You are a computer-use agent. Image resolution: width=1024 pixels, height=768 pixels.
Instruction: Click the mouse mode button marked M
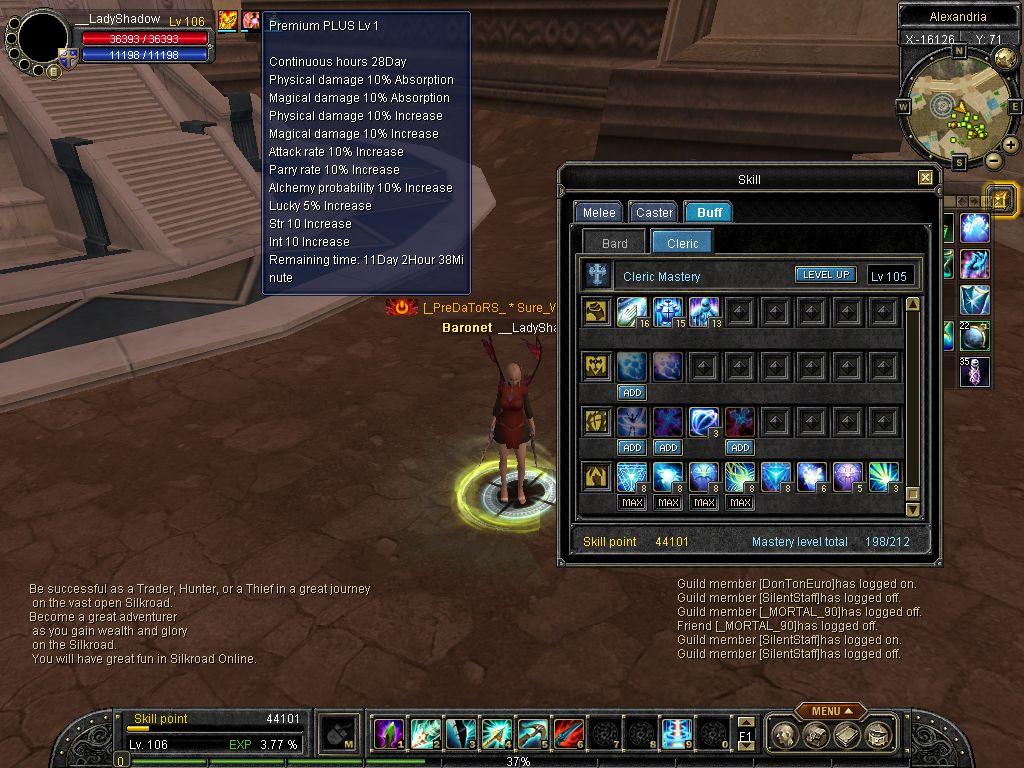[339, 734]
